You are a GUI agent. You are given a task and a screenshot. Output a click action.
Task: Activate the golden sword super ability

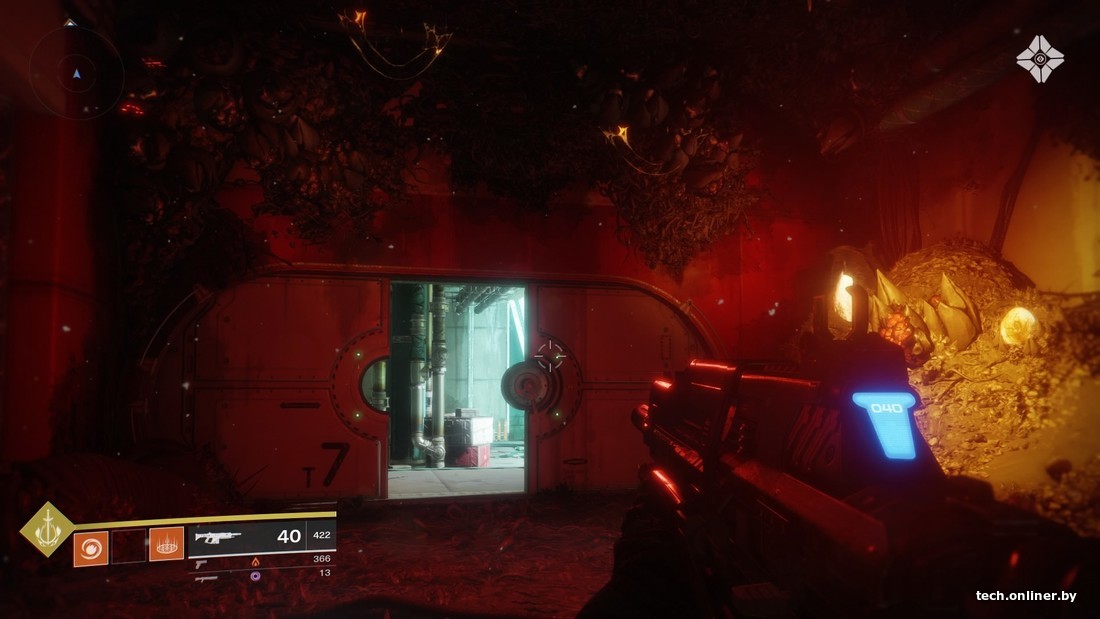pos(47,528)
